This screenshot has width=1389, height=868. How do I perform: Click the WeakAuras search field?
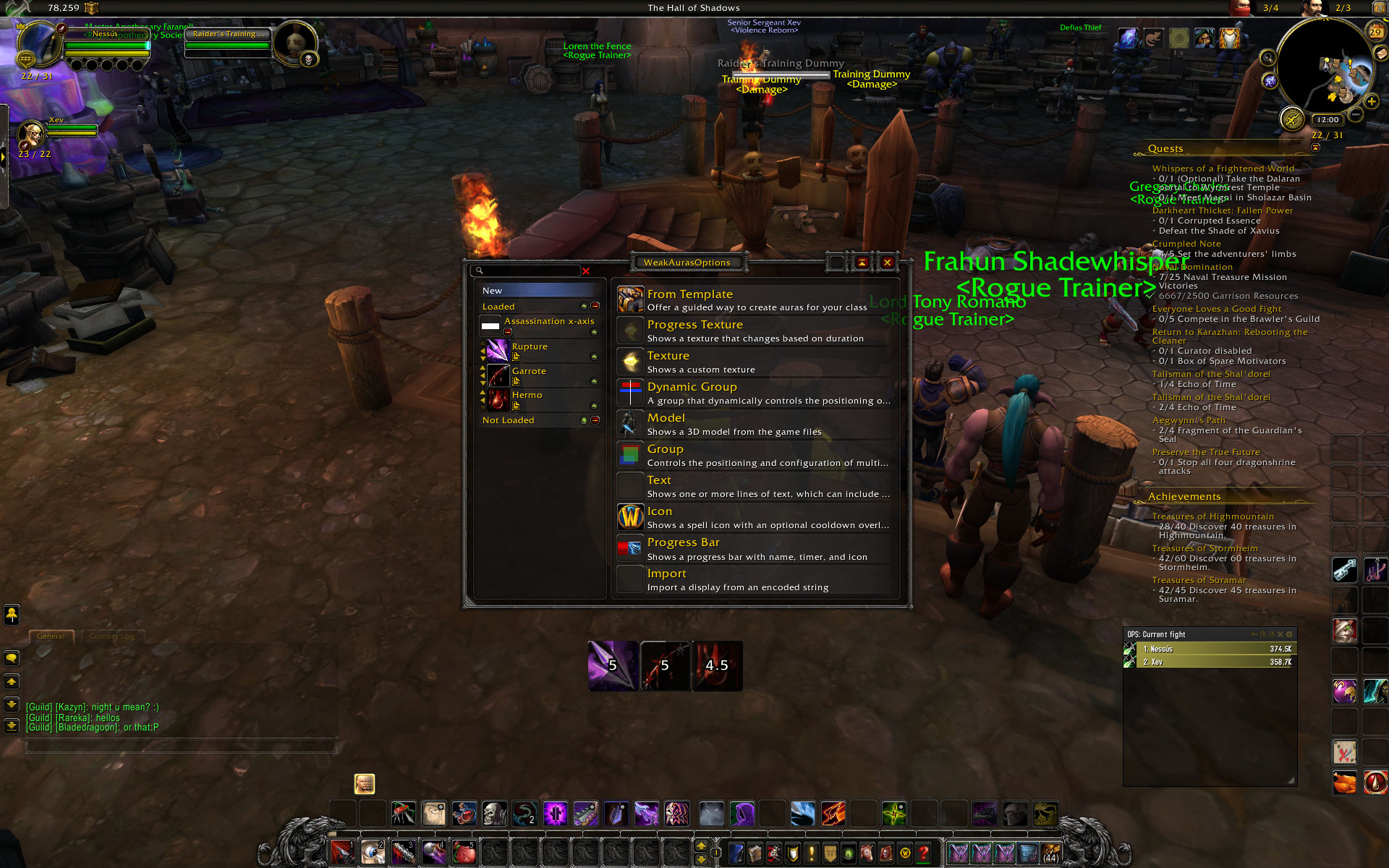click(x=527, y=271)
